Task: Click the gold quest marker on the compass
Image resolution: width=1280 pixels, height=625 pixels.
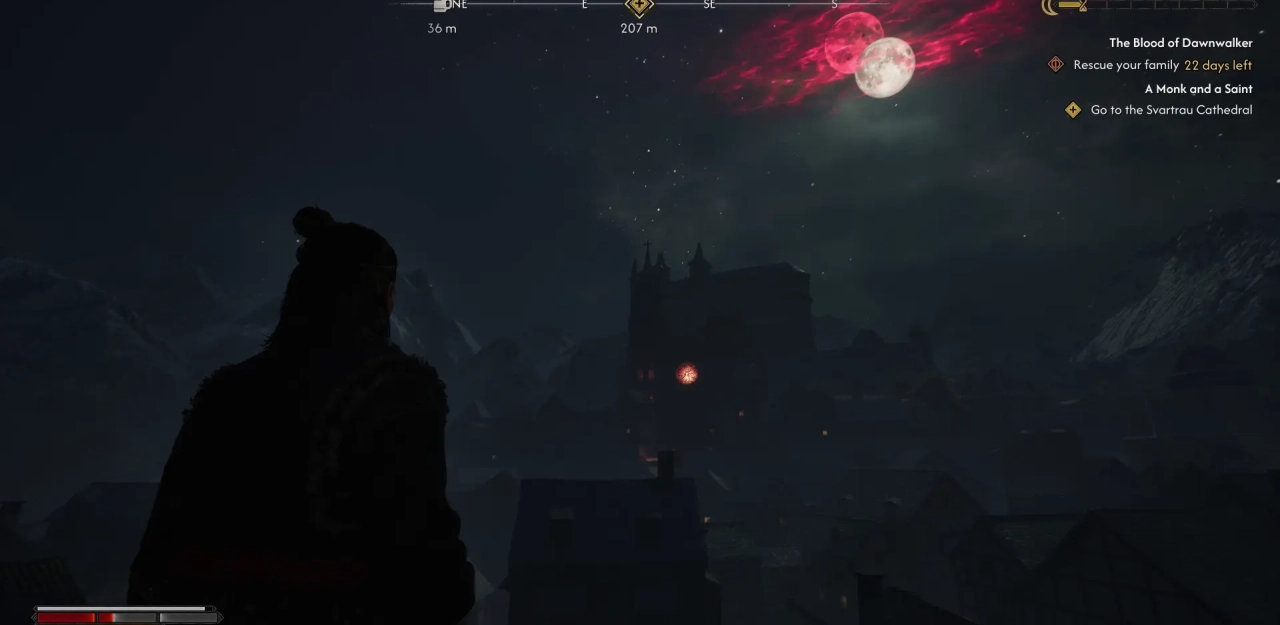Action: (639, 6)
